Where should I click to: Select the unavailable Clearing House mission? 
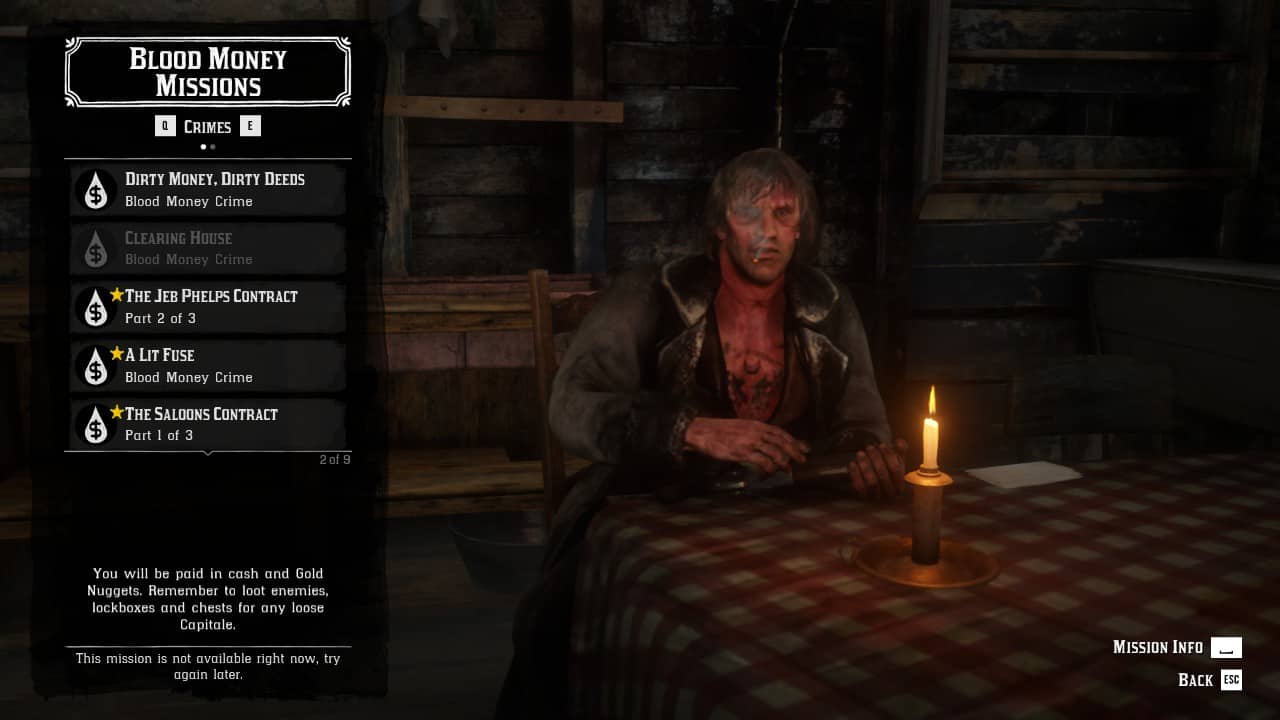207,248
